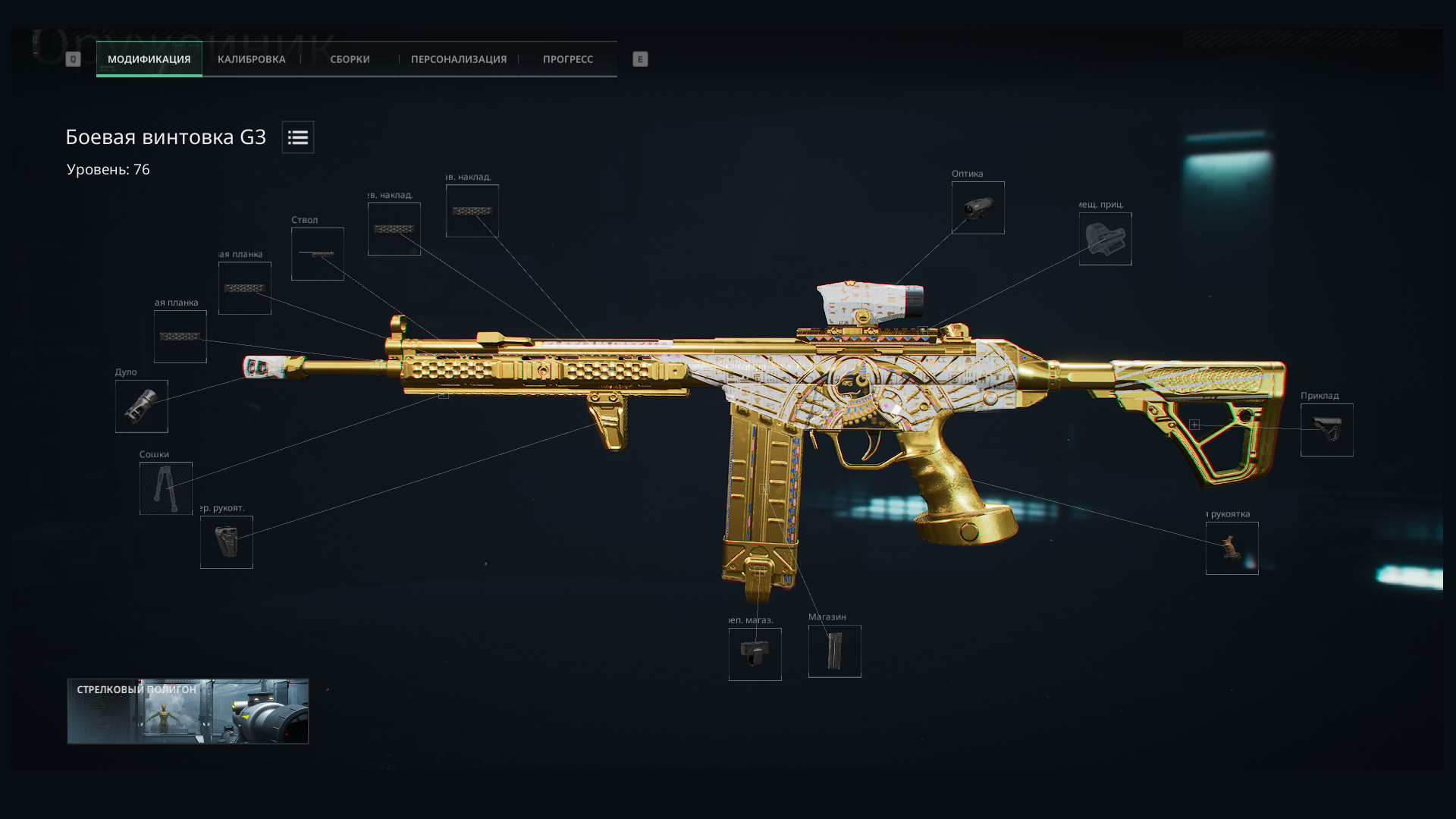
Task: Open the Приклад stock slot
Action: click(1326, 430)
